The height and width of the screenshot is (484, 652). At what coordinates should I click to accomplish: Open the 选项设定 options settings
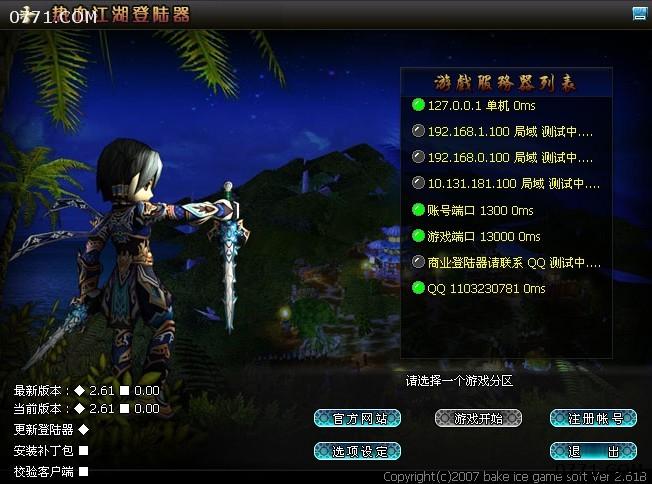click(x=357, y=451)
